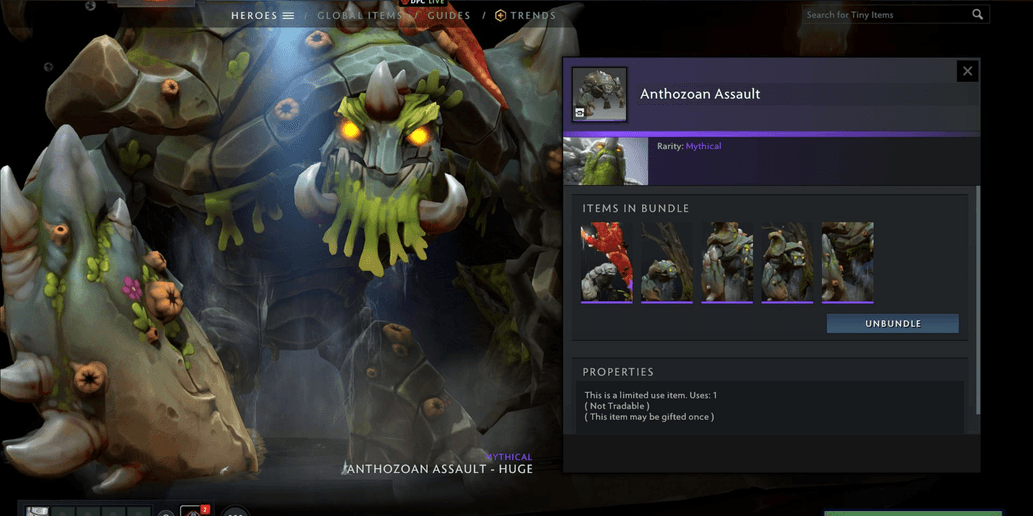Select the green-faced Tiny preview thumbnail
The image size is (1033, 516).
coord(606,161)
